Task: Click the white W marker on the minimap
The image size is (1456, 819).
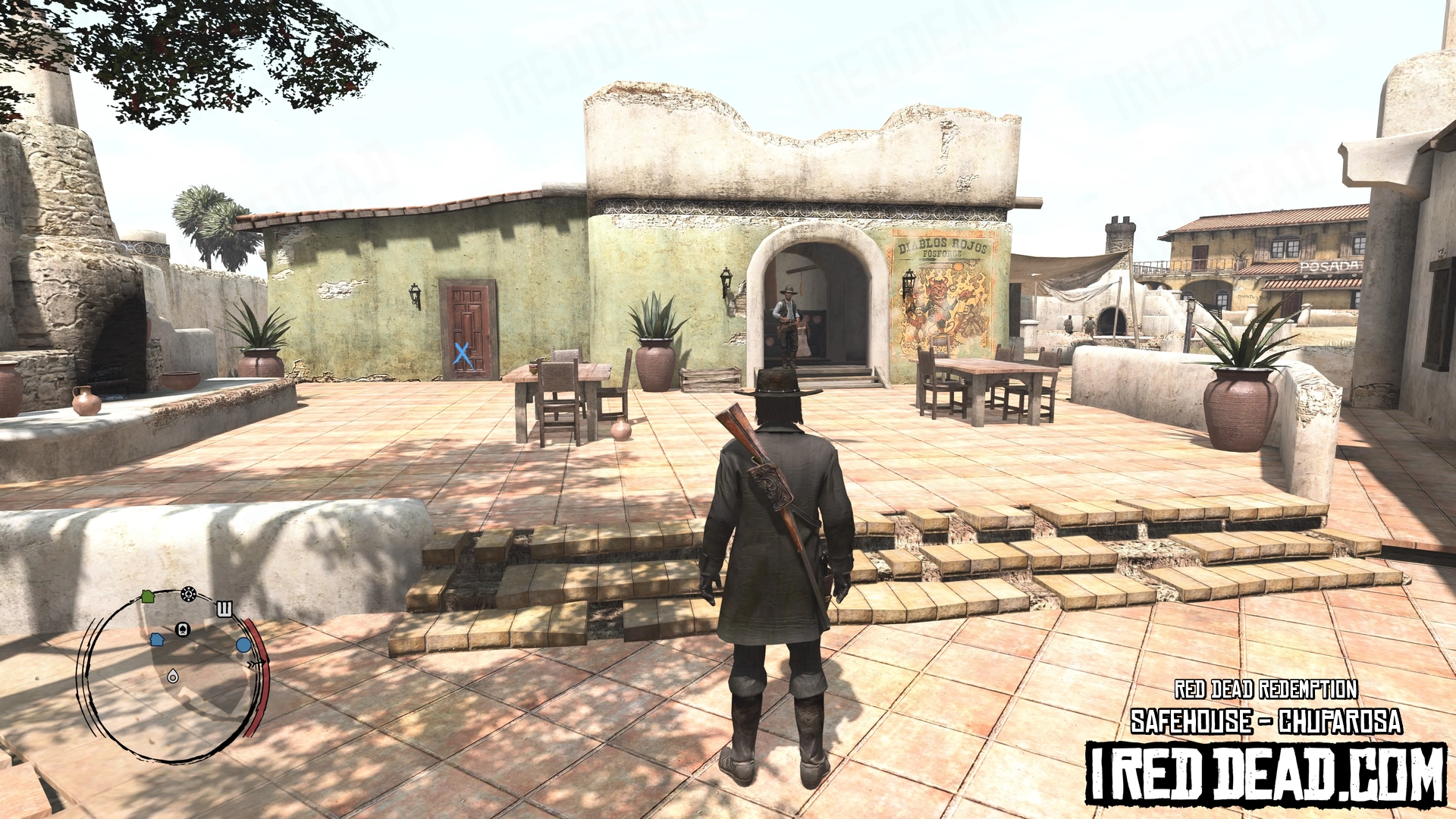Action: coord(224,609)
